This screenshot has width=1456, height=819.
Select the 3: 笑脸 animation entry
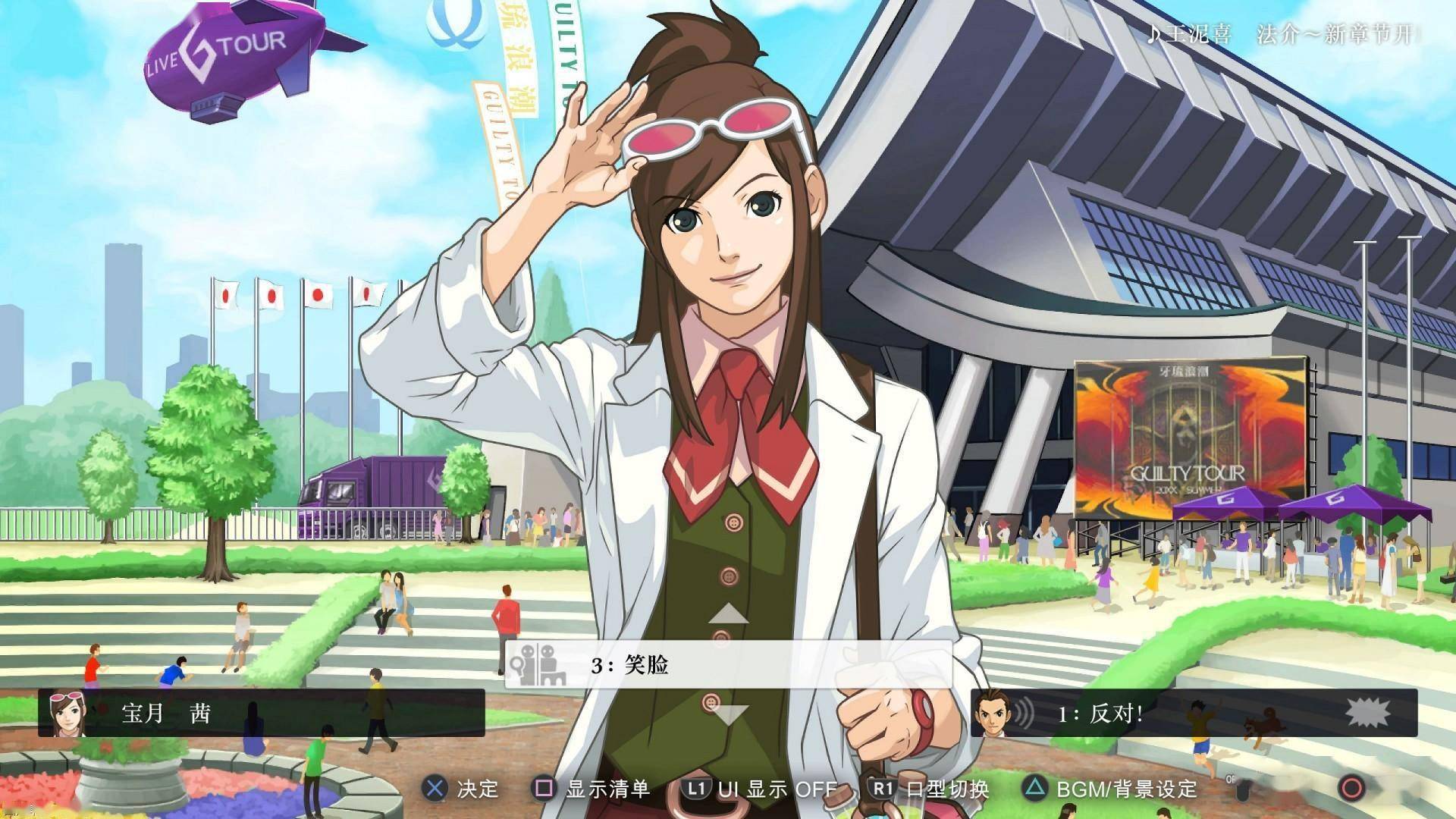[x=728, y=665]
